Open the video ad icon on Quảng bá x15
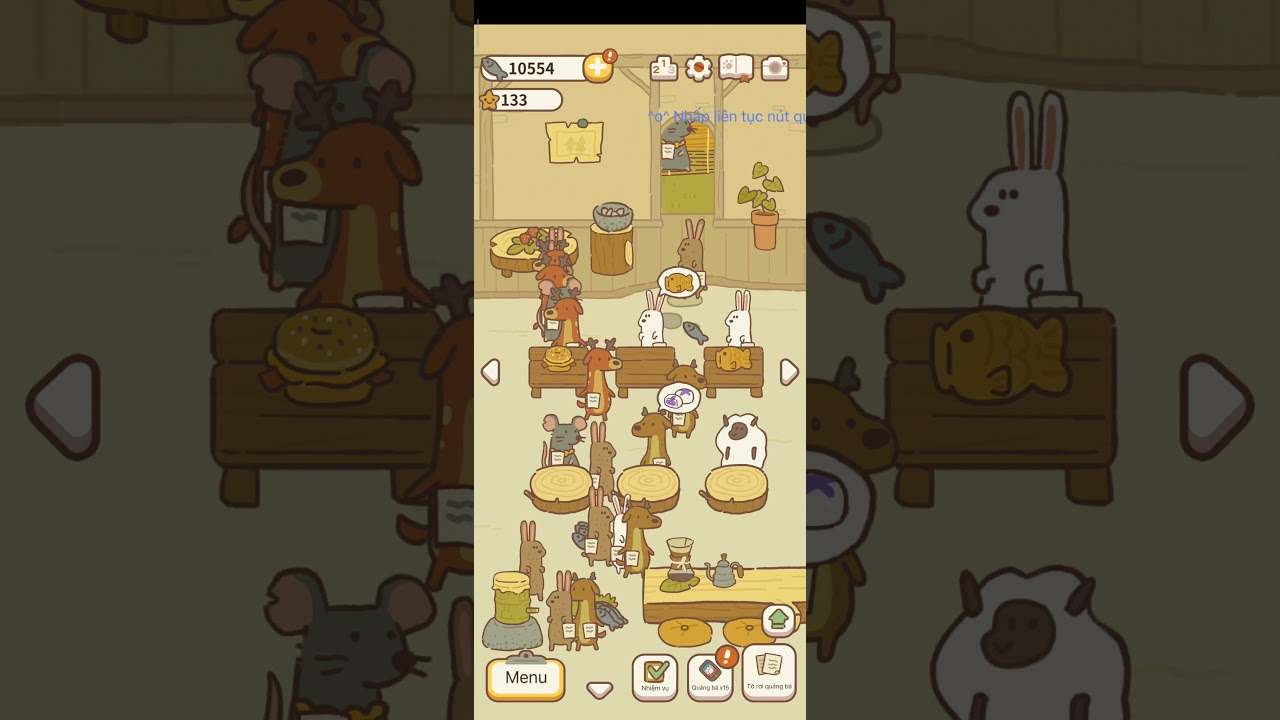1280x720 pixels. pyautogui.click(x=710, y=670)
